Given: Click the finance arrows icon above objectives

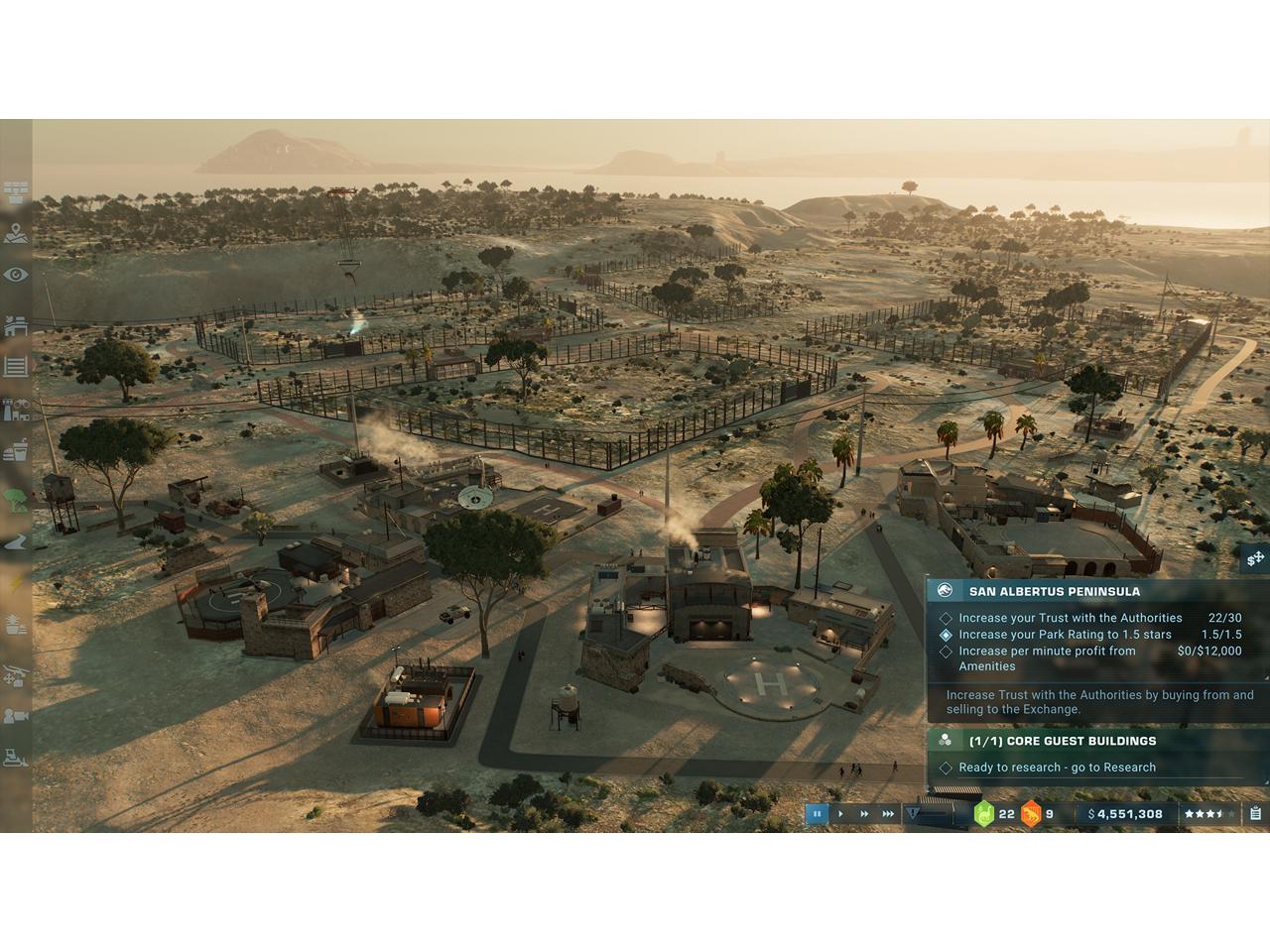Looking at the screenshot, I should [x=1254, y=558].
